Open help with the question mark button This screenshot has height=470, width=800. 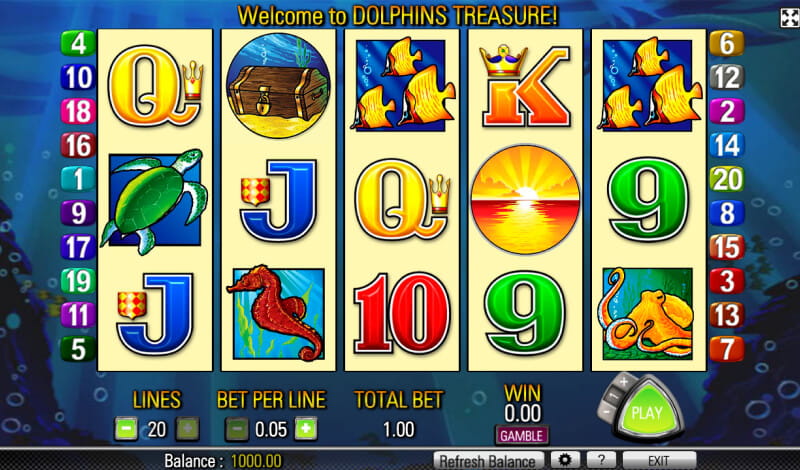599,460
